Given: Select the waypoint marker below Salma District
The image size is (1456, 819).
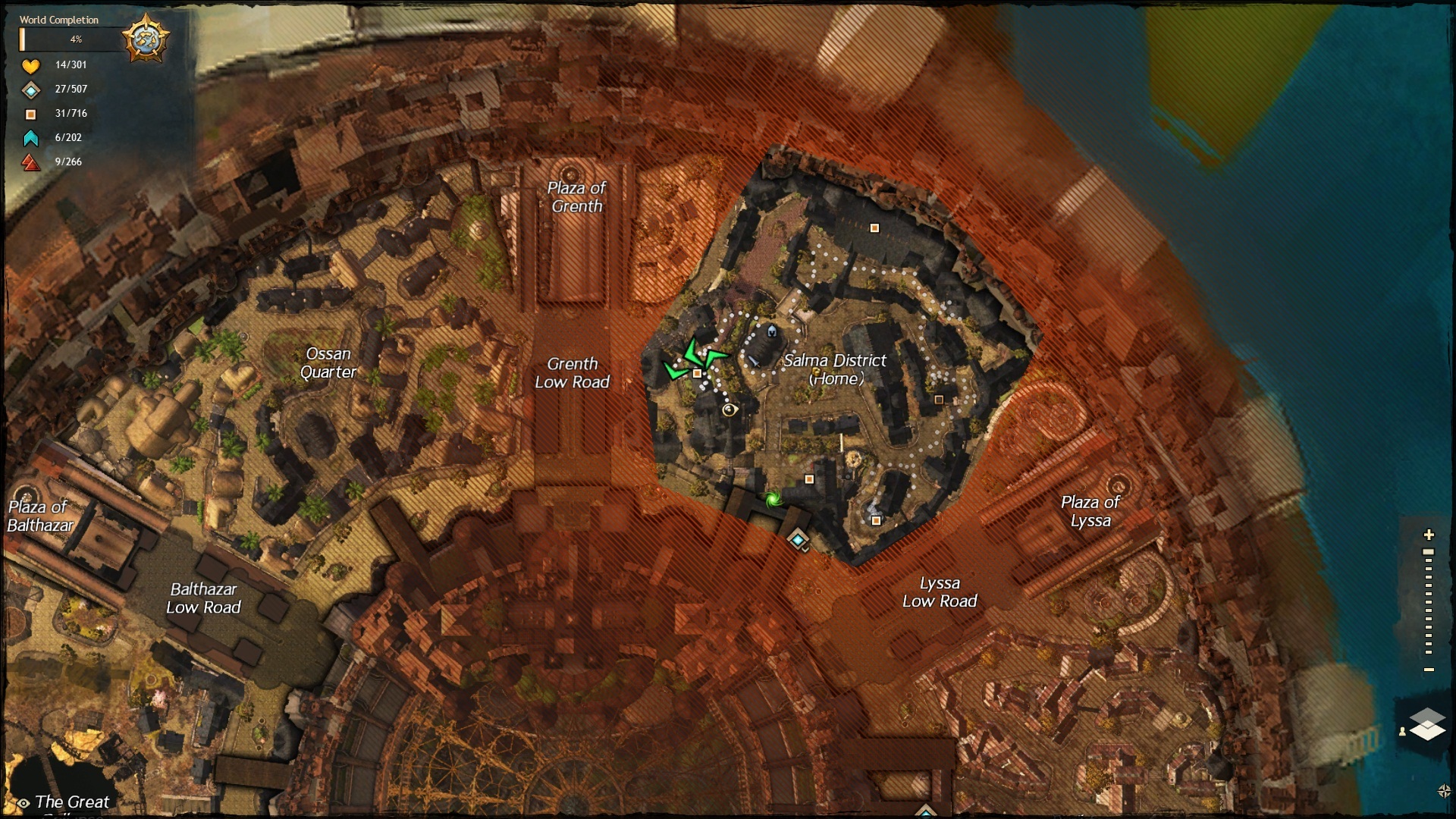Looking at the screenshot, I should 797,539.
